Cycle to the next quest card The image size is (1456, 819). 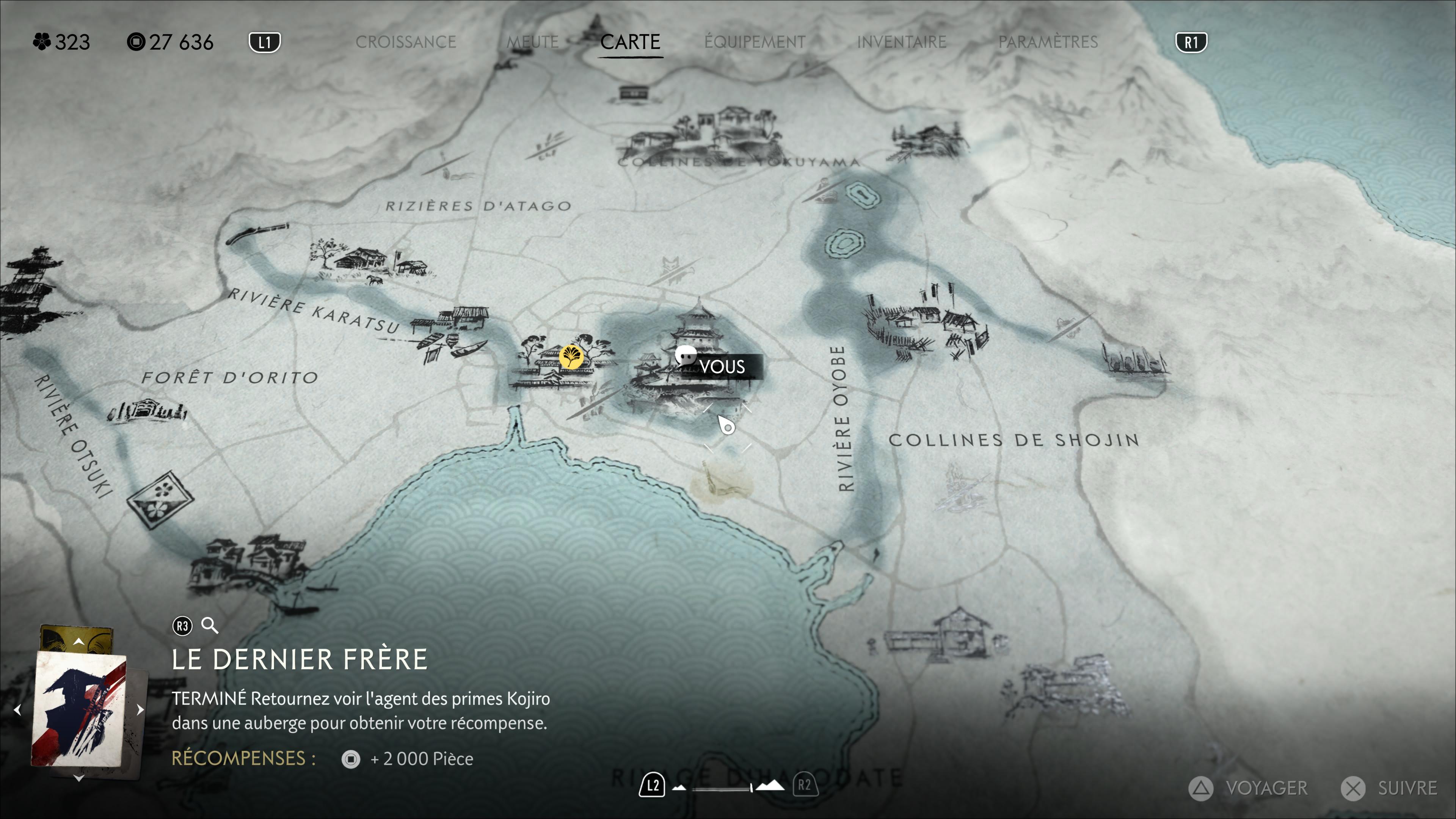[x=141, y=709]
